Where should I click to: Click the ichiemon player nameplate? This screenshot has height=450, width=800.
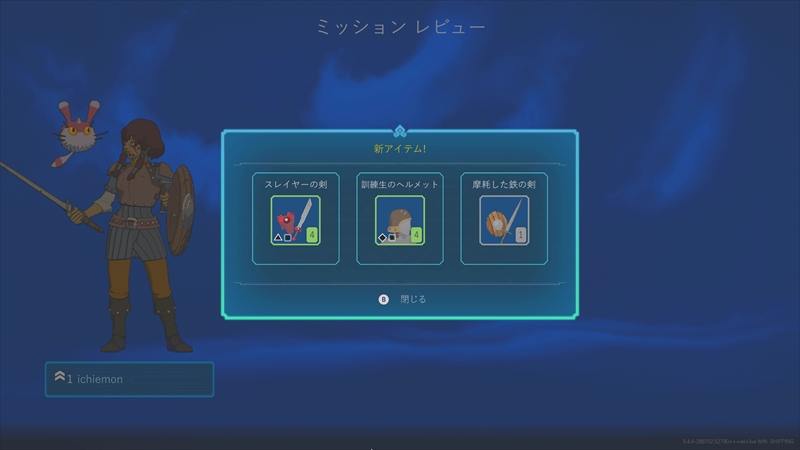(x=129, y=379)
